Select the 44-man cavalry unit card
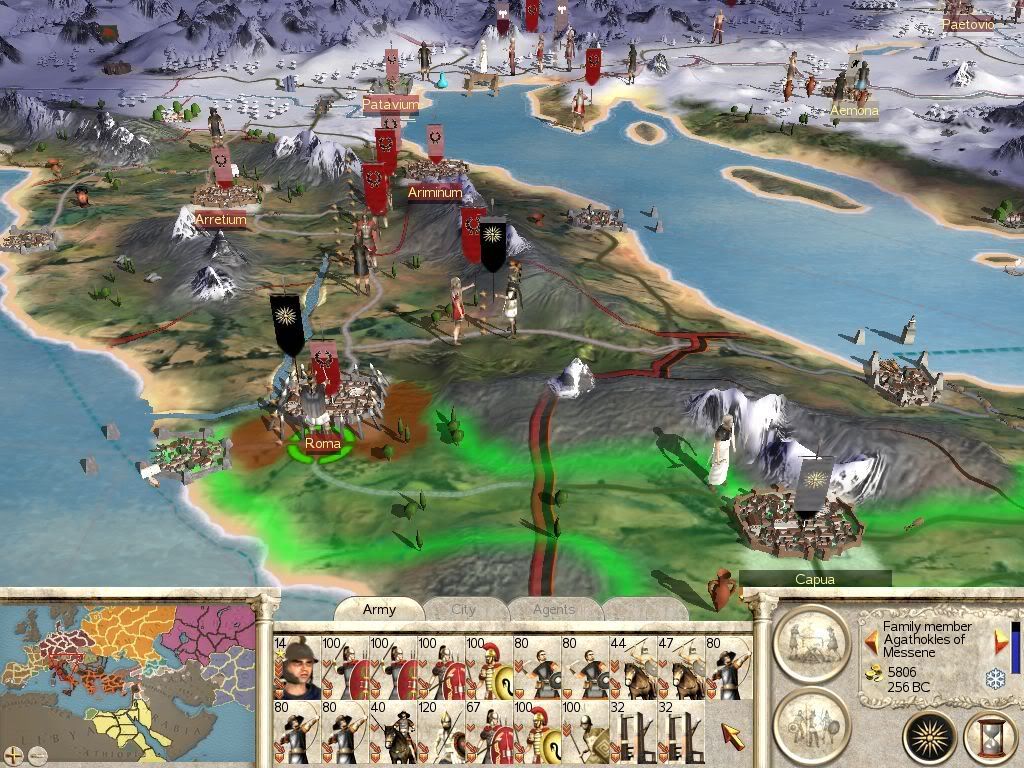The width and height of the screenshot is (1024, 768). 633,668
